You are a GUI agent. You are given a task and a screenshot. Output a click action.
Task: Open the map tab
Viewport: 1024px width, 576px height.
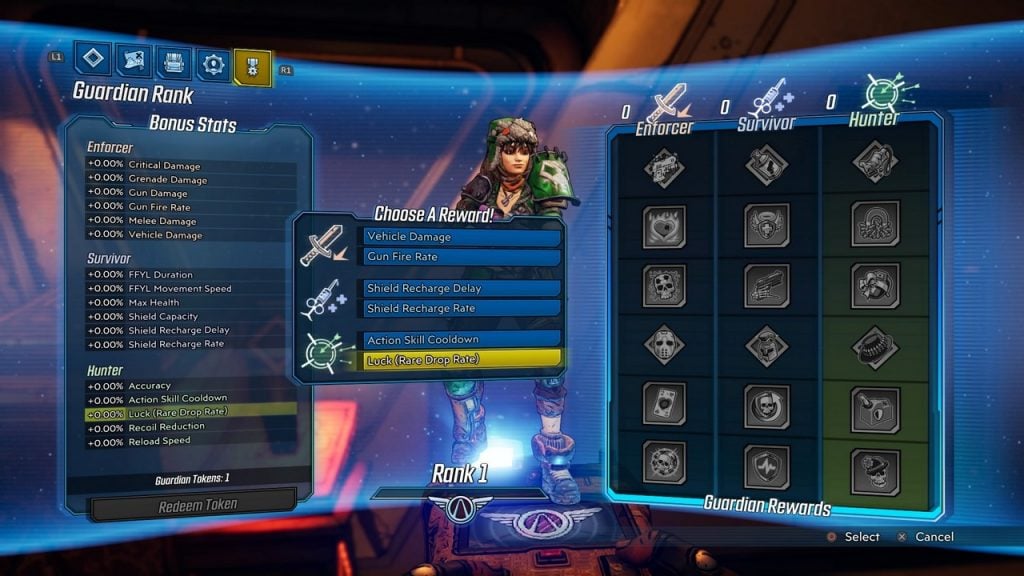tap(133, 62)
